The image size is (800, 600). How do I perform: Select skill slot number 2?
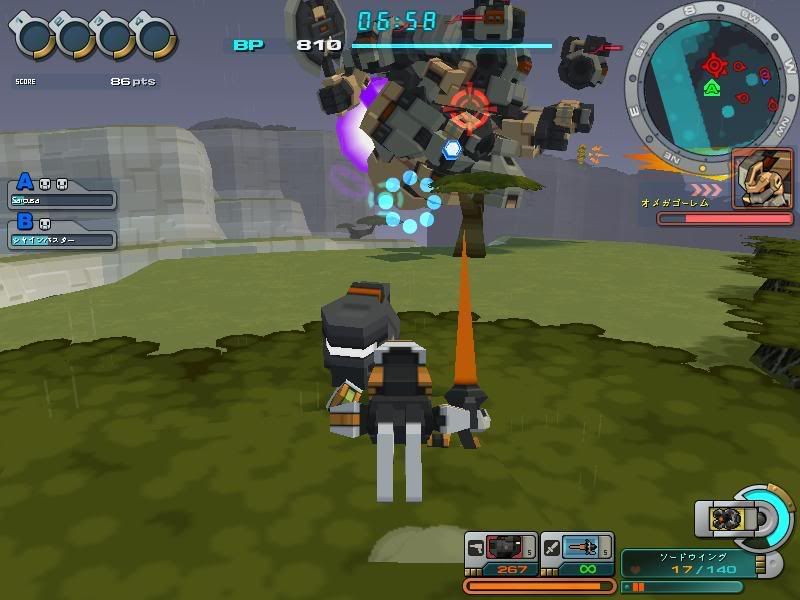pyautogui.click(x=76, y=37)
